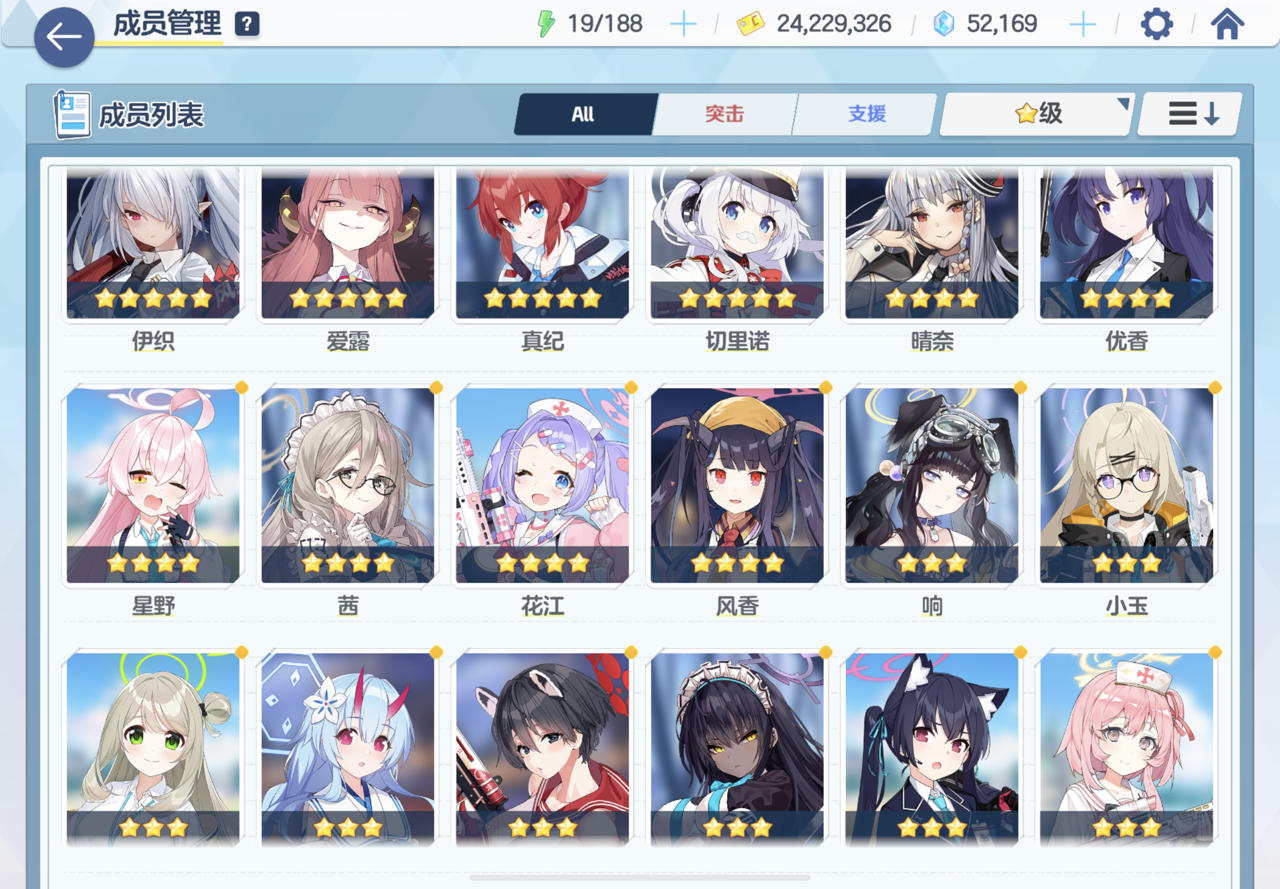Switch to the 支援 tab
The width and height of the screenshot is (1280, 889).
(865, 114)
